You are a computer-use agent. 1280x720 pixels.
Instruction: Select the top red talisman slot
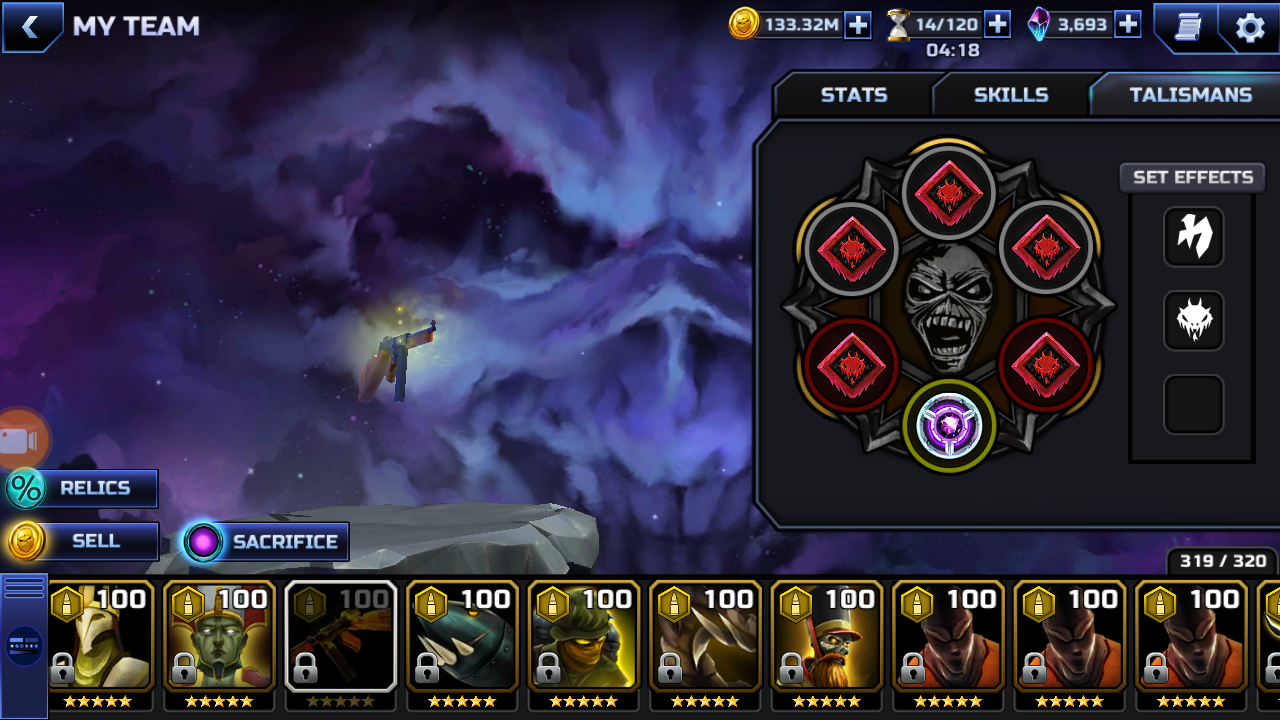pyautogui.click(x=949, y=191)
